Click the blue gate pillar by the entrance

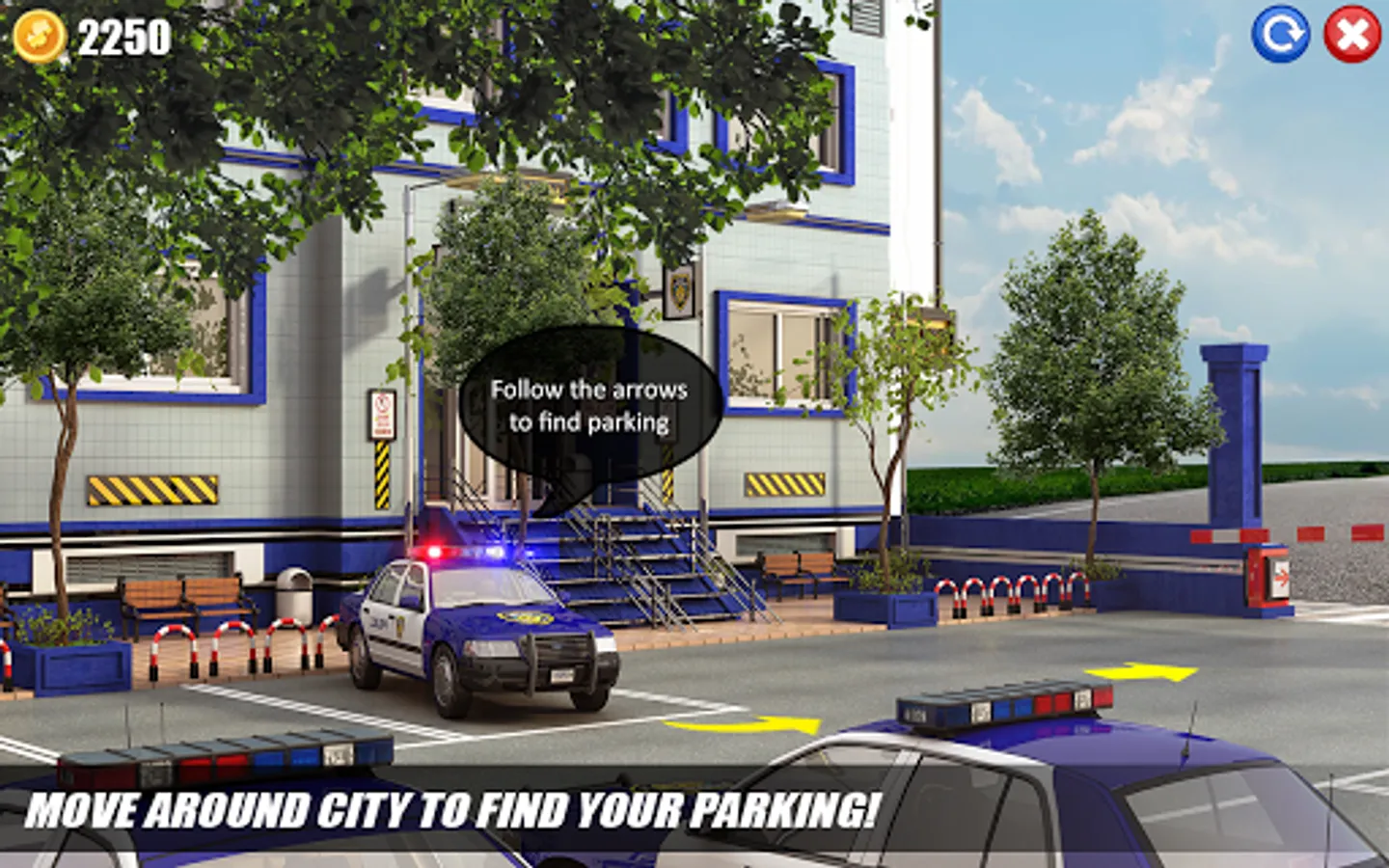coord(1235,434)
